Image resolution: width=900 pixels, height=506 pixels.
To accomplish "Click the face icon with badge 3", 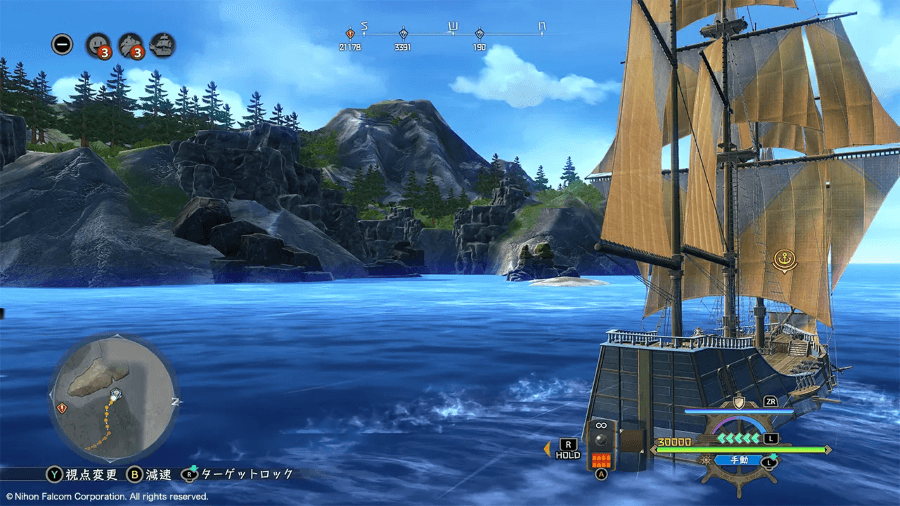I will coord(98,45).
